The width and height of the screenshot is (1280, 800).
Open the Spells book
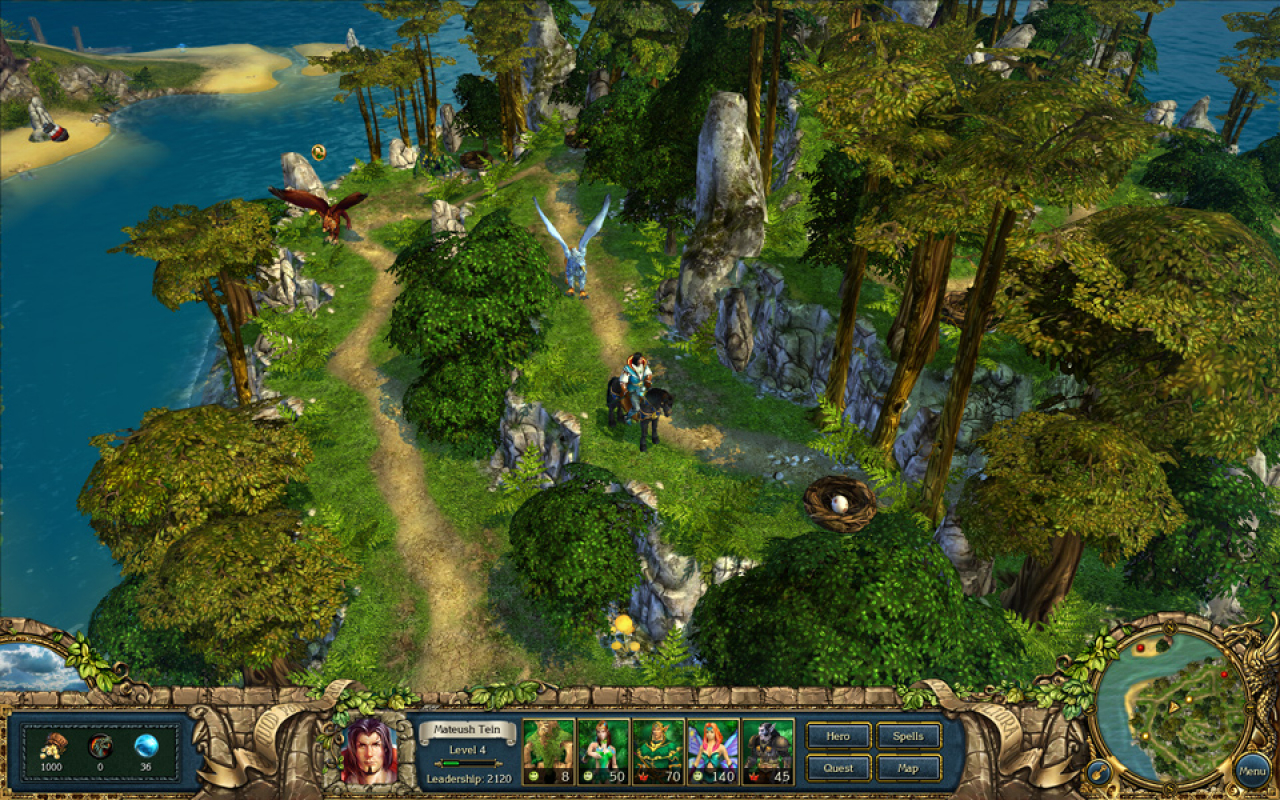coord(908,737)
